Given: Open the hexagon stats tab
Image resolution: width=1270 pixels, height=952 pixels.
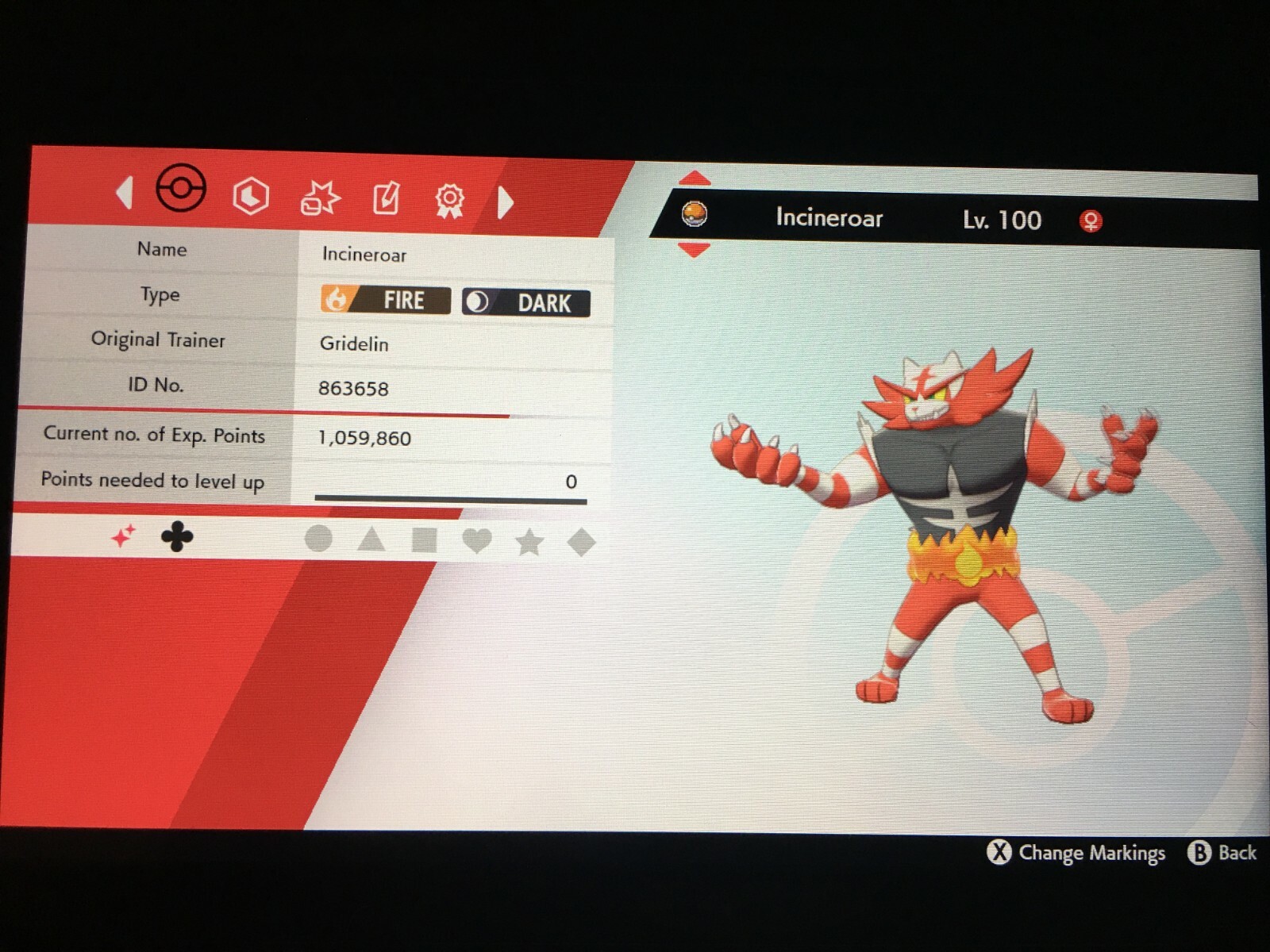Looking at the screenshot, I should pyautogui.click(x=251, y=196).
